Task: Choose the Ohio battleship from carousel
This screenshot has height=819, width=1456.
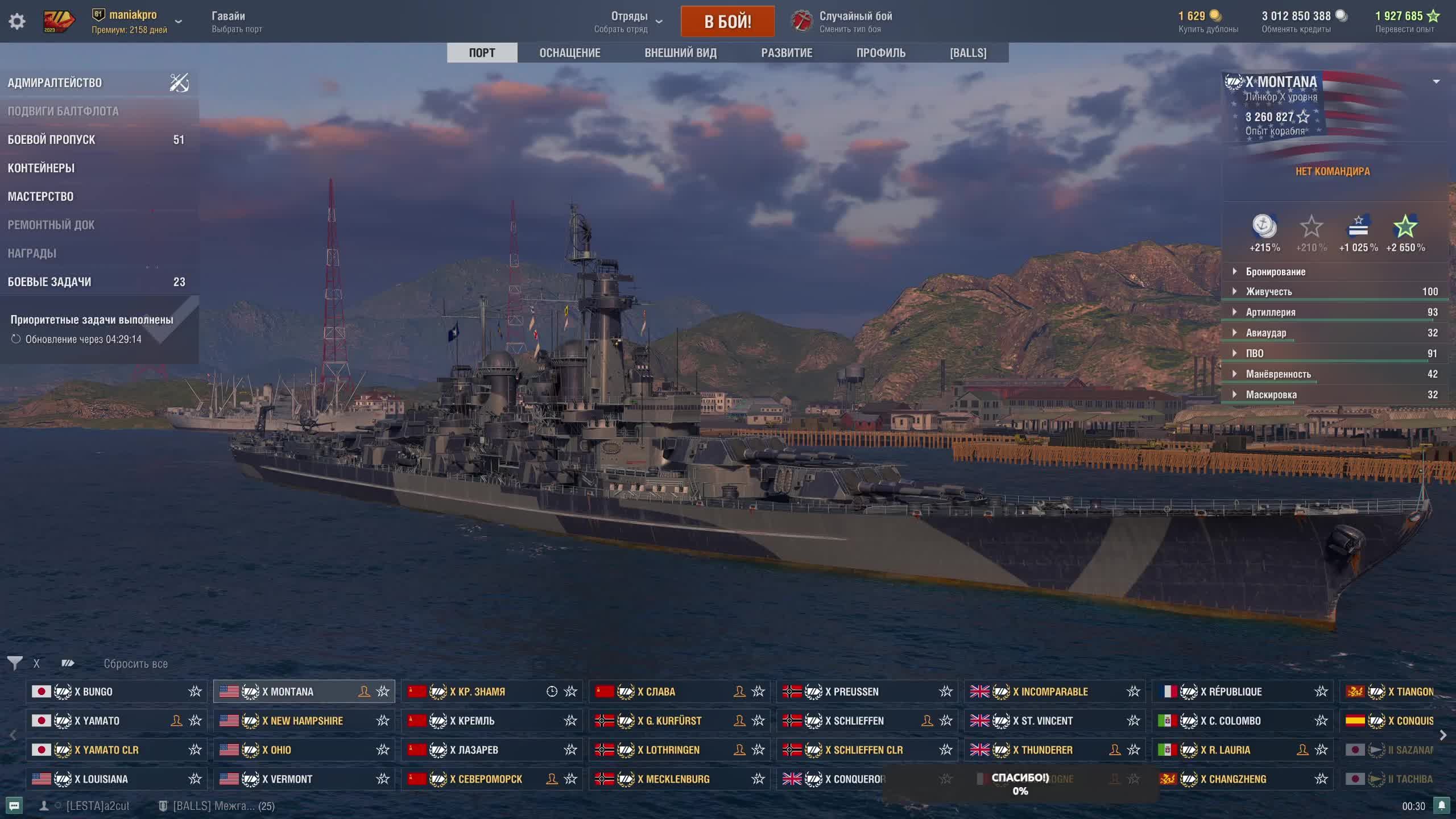Action: 277,750
